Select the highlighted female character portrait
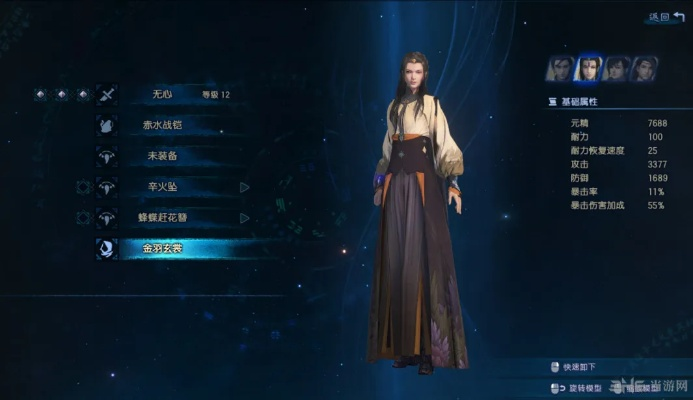693x400 pixels. pos(589,68)
